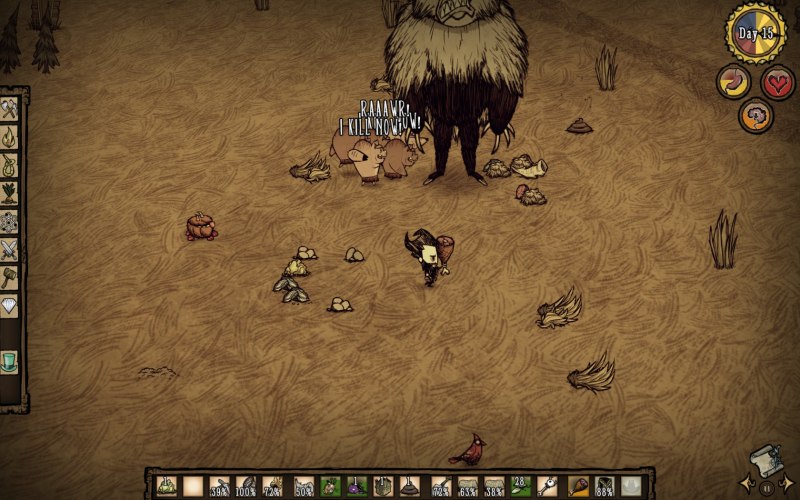
Task: Switch to the Survival tab with rope icon
Action: [x=10, y=165]
